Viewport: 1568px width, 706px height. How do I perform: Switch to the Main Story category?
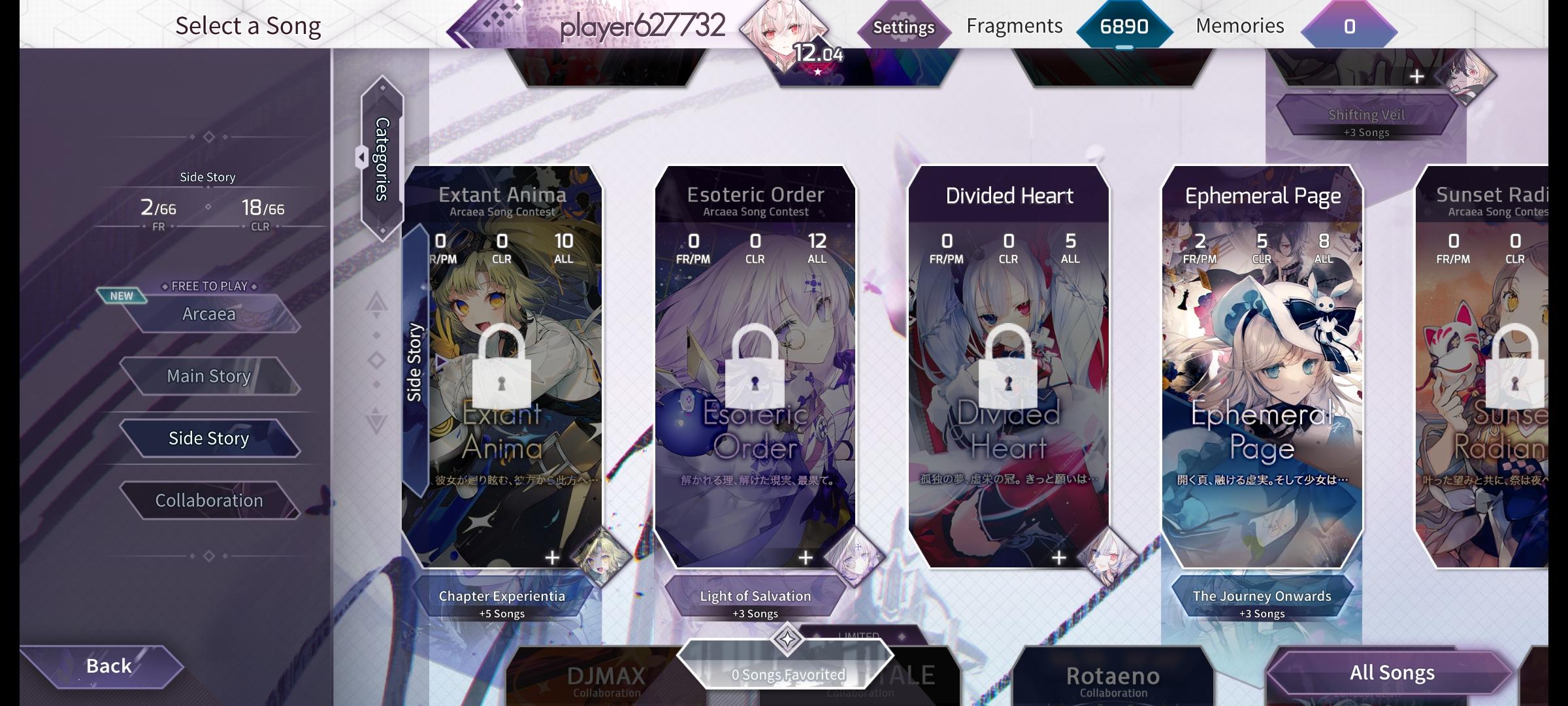pyautogui.click(x=209, y=376)
